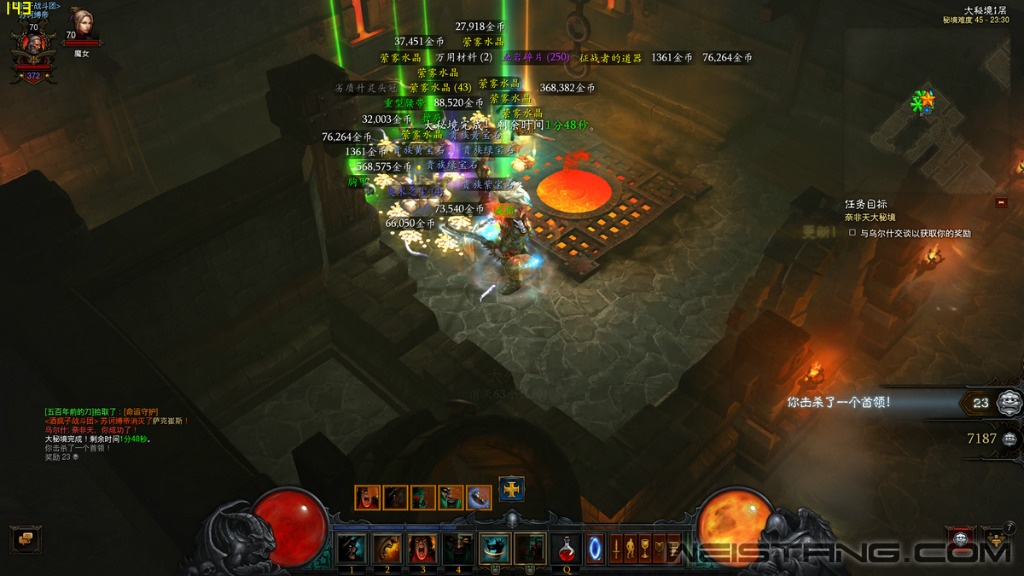Open the character figure menu button
This screenshot has width=1024, height=576.
coord(631,548)
